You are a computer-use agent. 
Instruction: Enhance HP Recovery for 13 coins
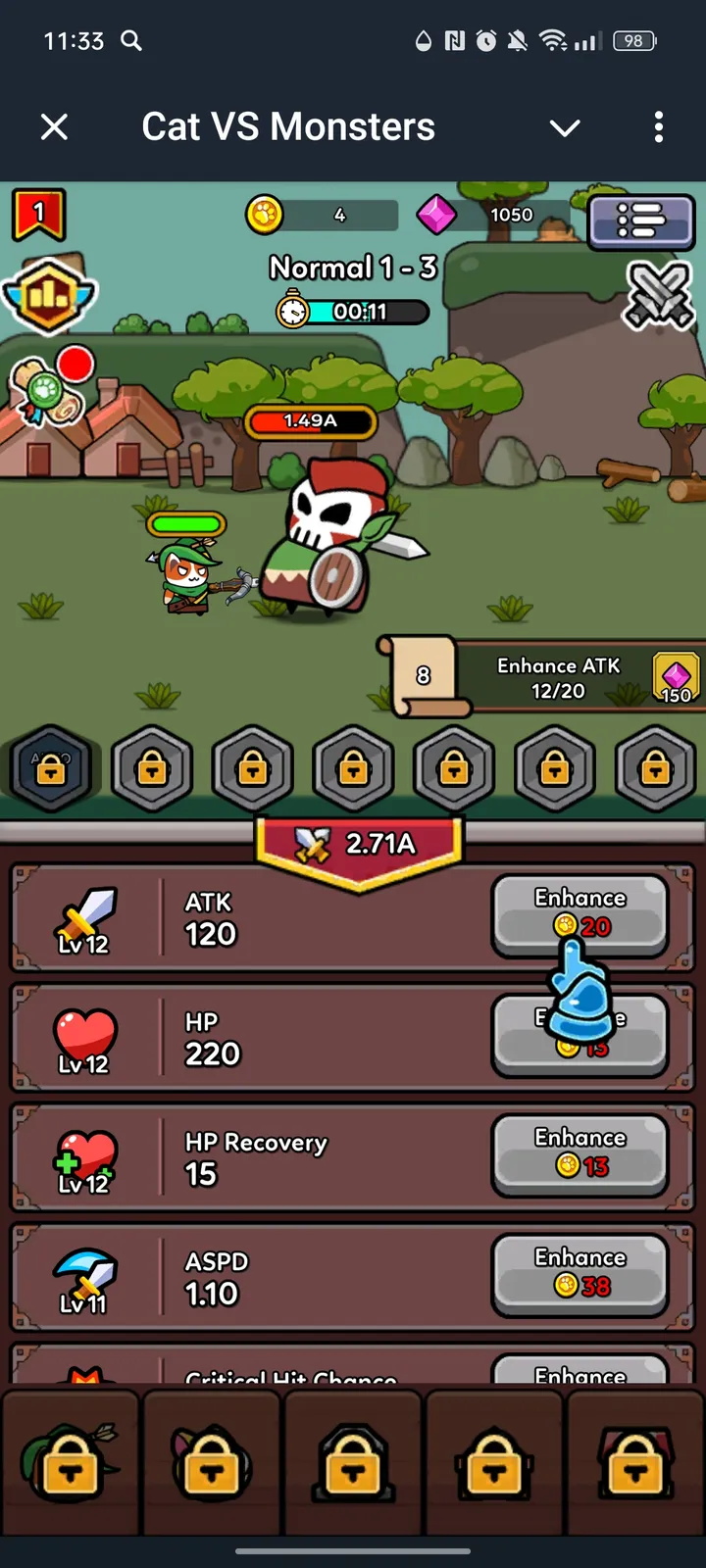tap(580, 1153)
